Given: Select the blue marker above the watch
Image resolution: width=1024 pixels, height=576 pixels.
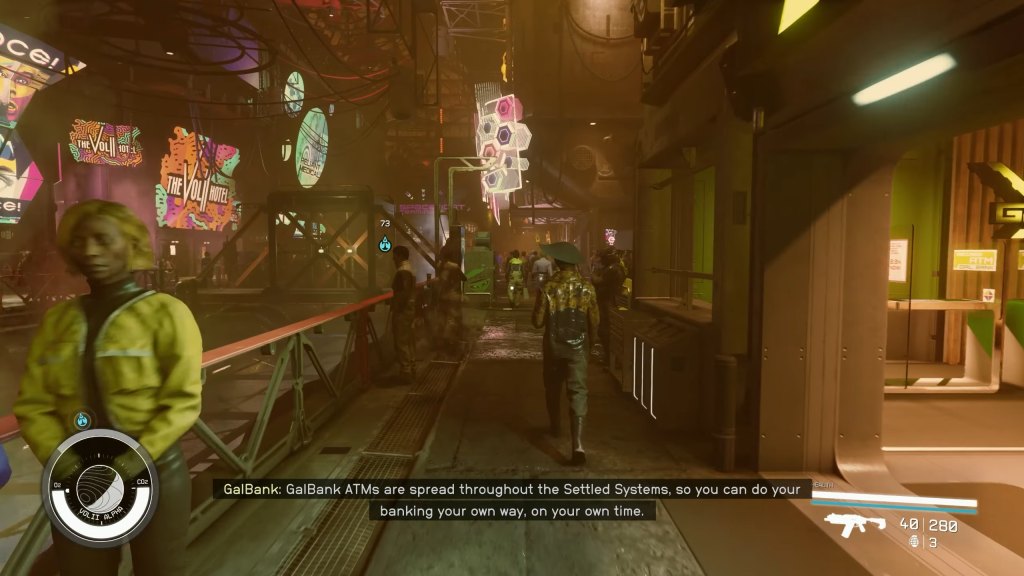Looking at the screenshot, I should 82,421.
